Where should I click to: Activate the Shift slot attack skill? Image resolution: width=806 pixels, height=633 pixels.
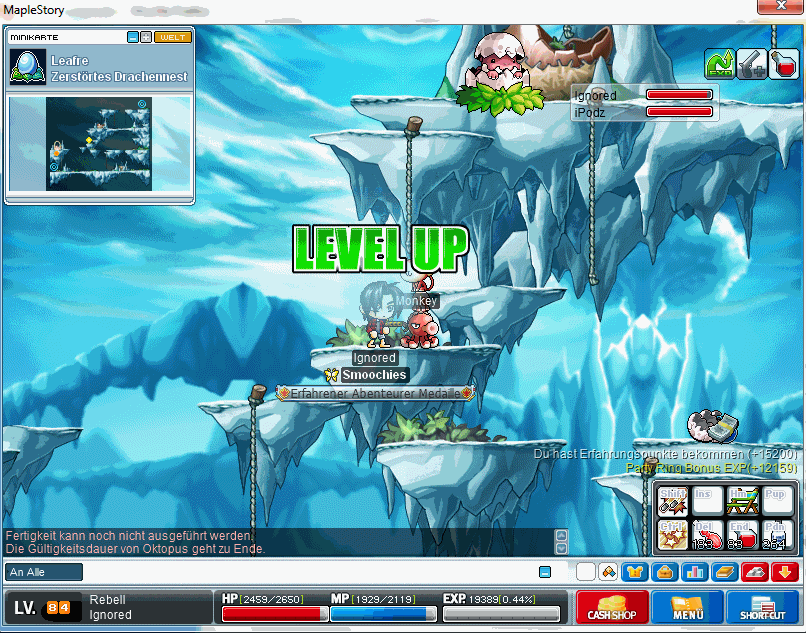[672, 500]
